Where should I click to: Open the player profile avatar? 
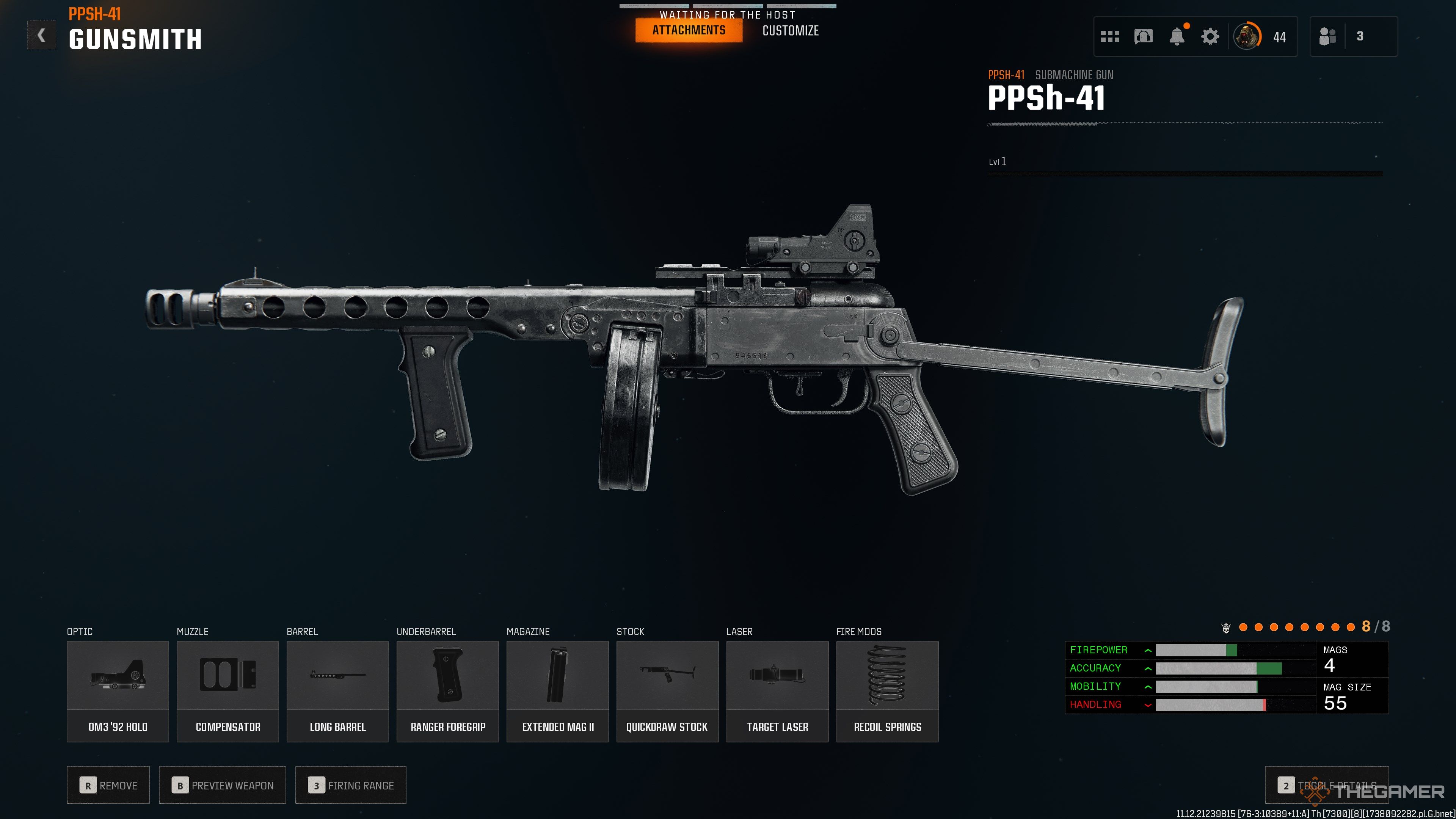click(1246, 37)
